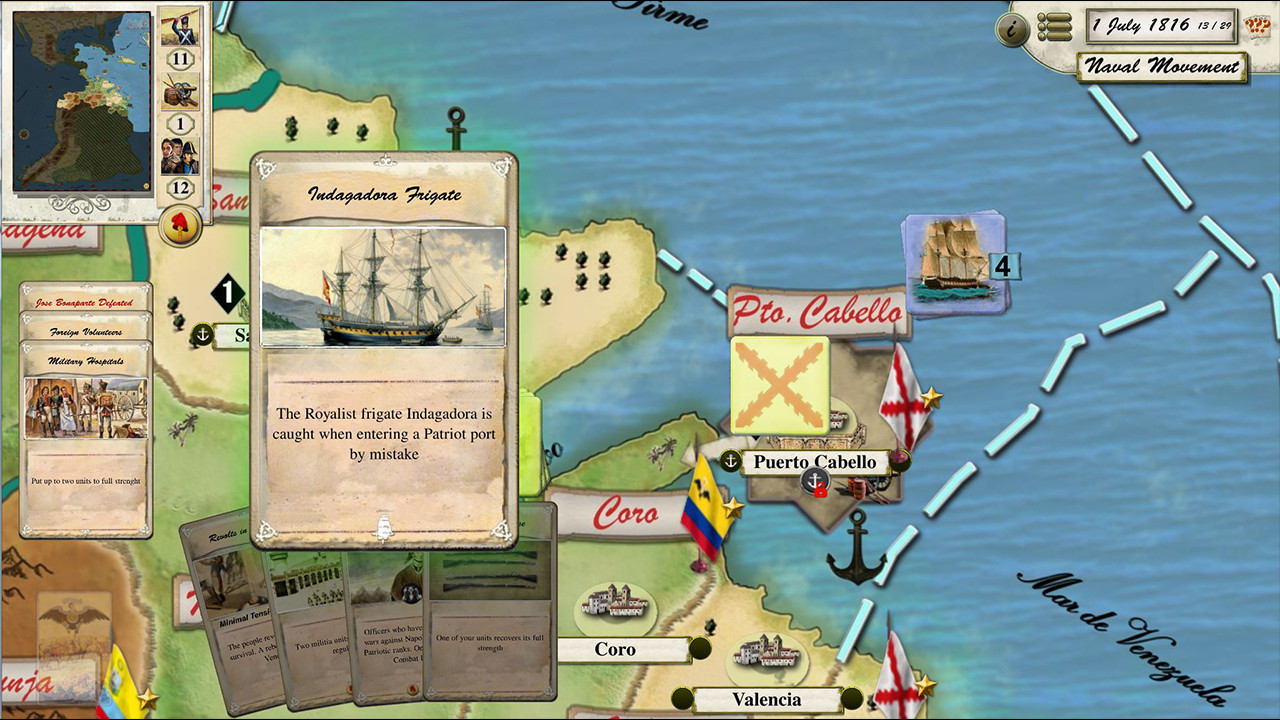Click the eagle emblem card thumbnail
Image resolution: width=1280 pixels, height=720 pixels.
[74, 624]
